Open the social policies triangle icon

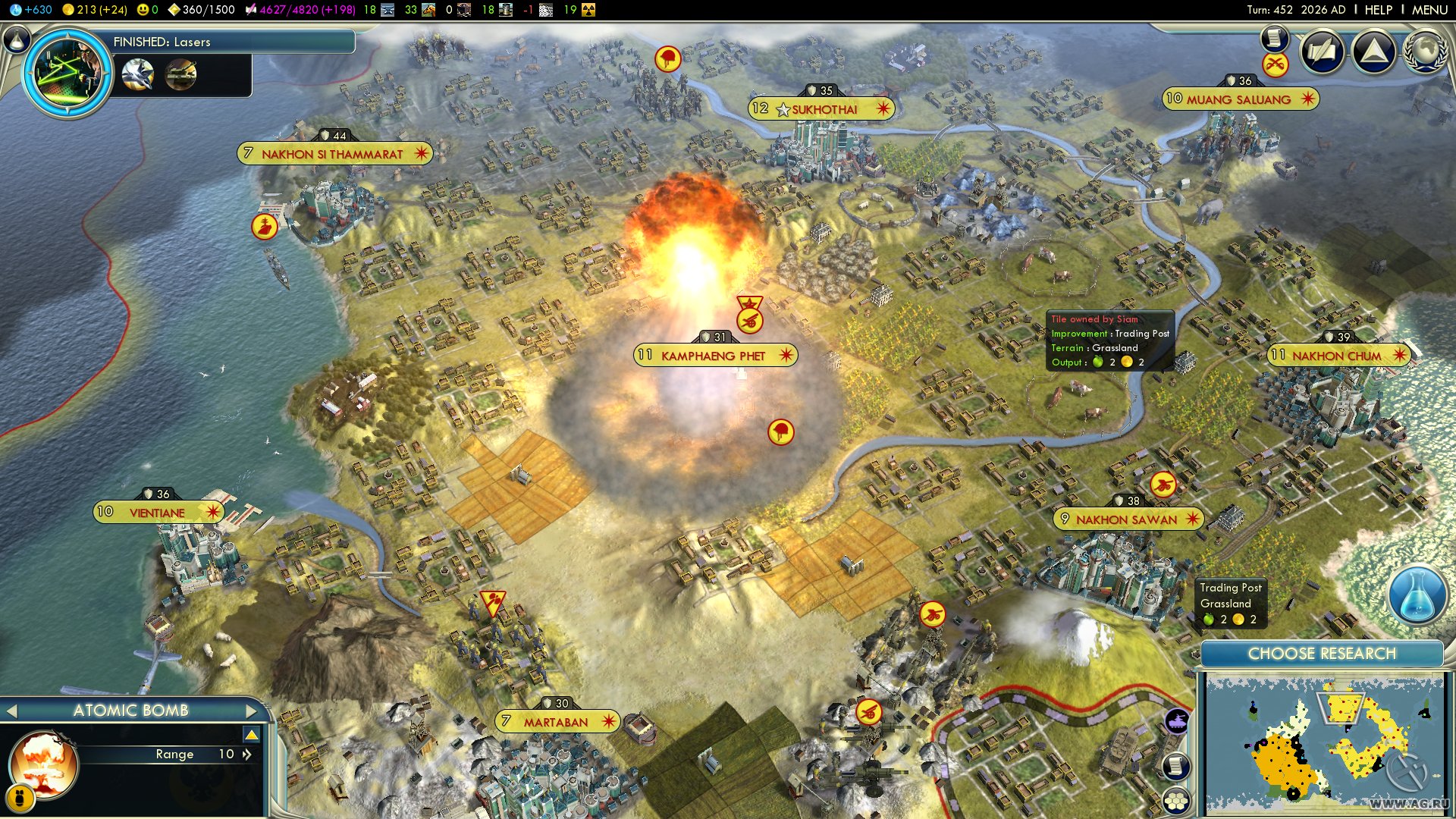[1373, 52]
